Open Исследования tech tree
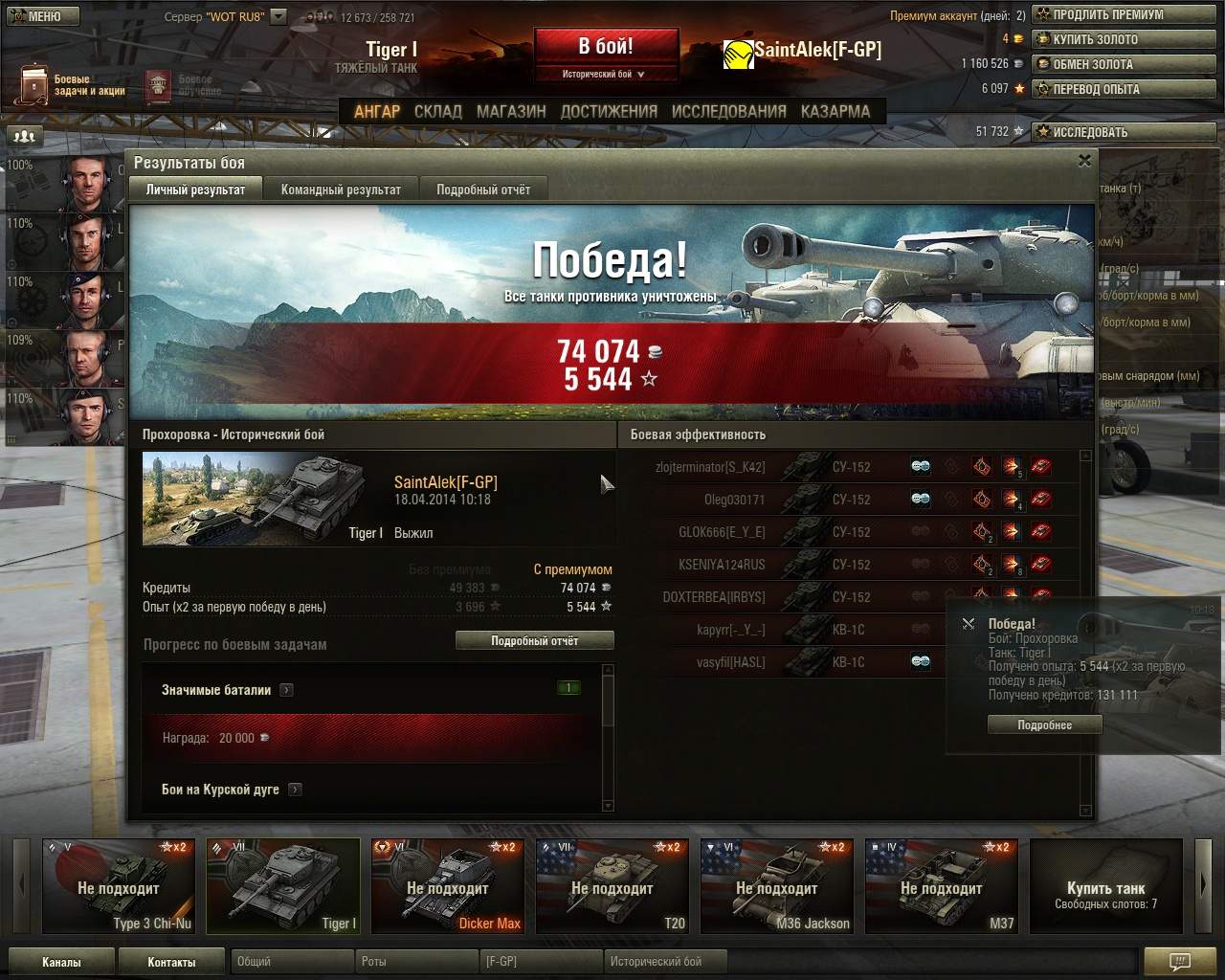1225x980 pixels. [728, 111]
